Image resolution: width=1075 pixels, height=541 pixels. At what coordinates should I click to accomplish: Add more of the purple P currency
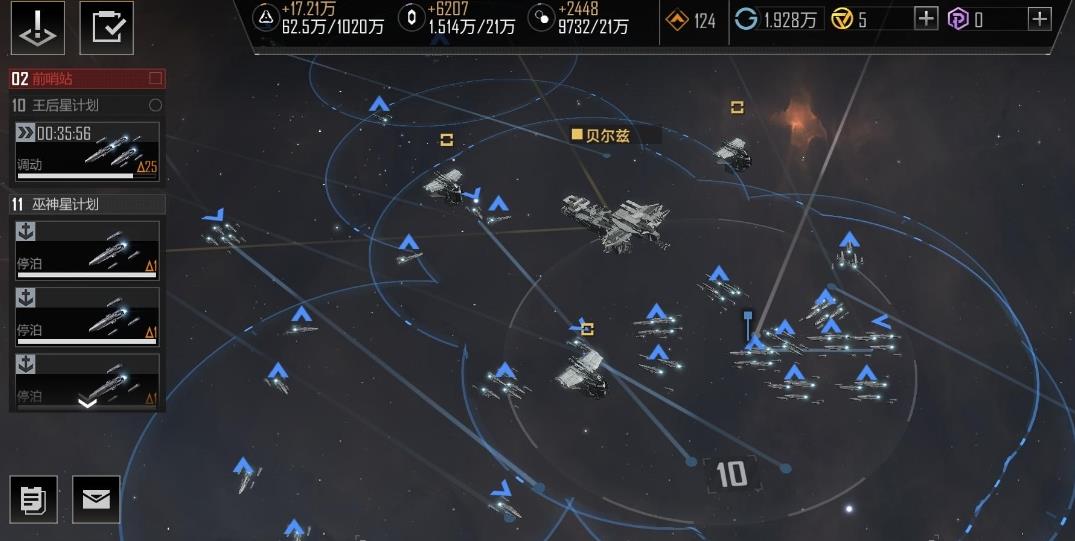[x=1040, y=18]
